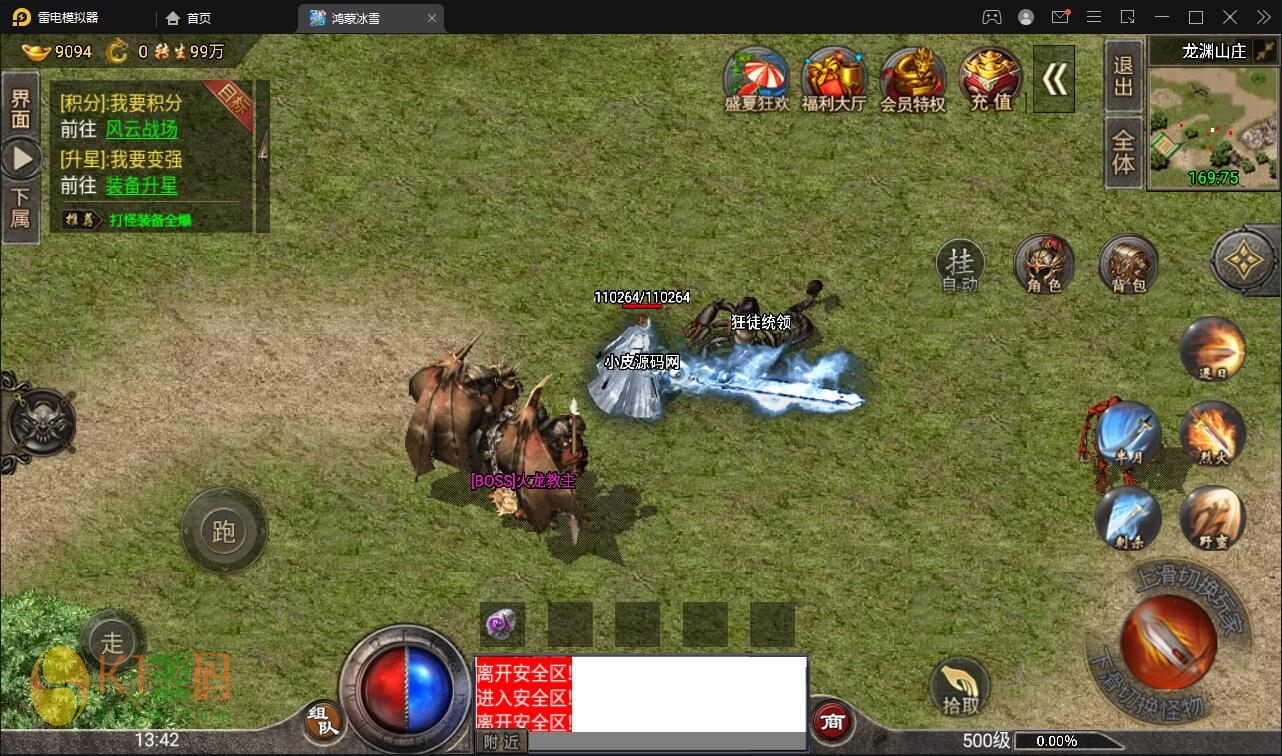
Task: Open the 盛夏狂欢 summer event icon
Action: pos(757,78)
